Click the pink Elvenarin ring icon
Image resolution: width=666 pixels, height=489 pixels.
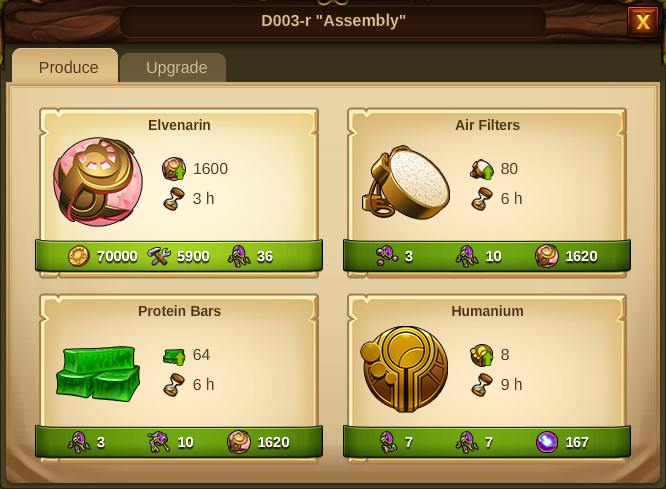[x=97, y=182]
